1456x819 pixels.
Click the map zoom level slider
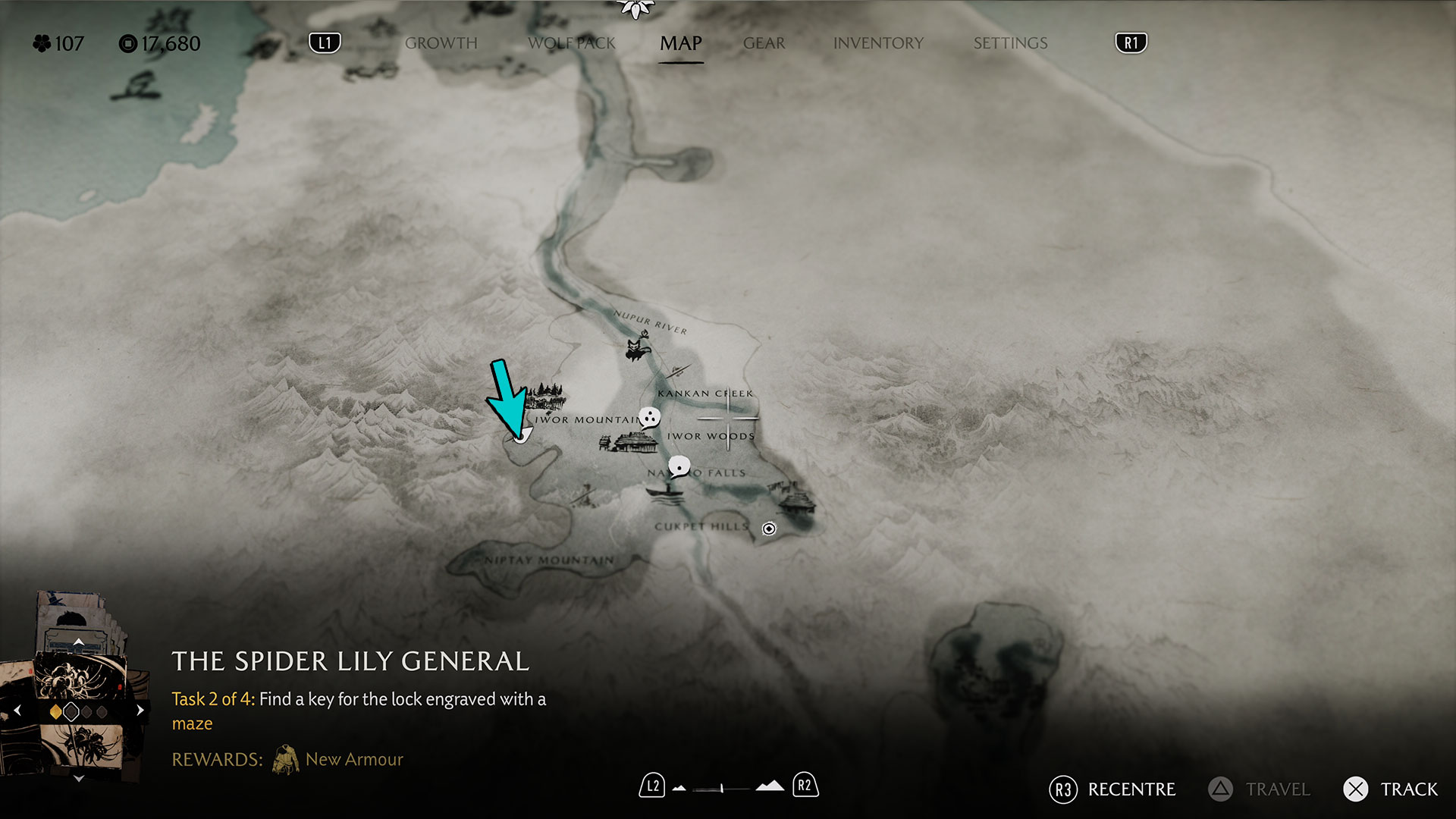coord(721,789)
